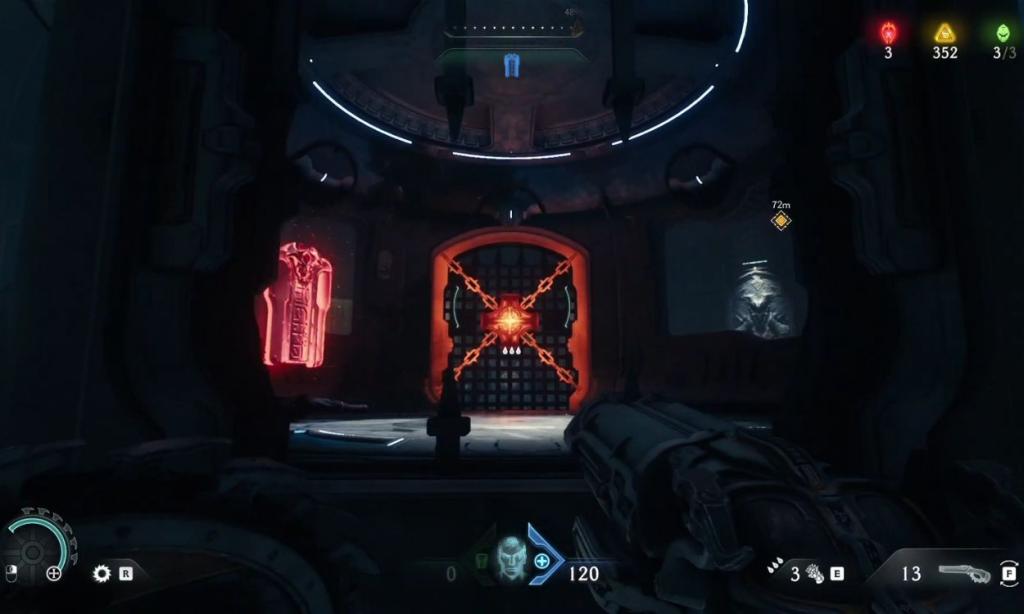Image resolution: width=1024 pixels, height=614 pixels.
Task: Click the green helmet extra lives icon
Action: (1003, 32)
